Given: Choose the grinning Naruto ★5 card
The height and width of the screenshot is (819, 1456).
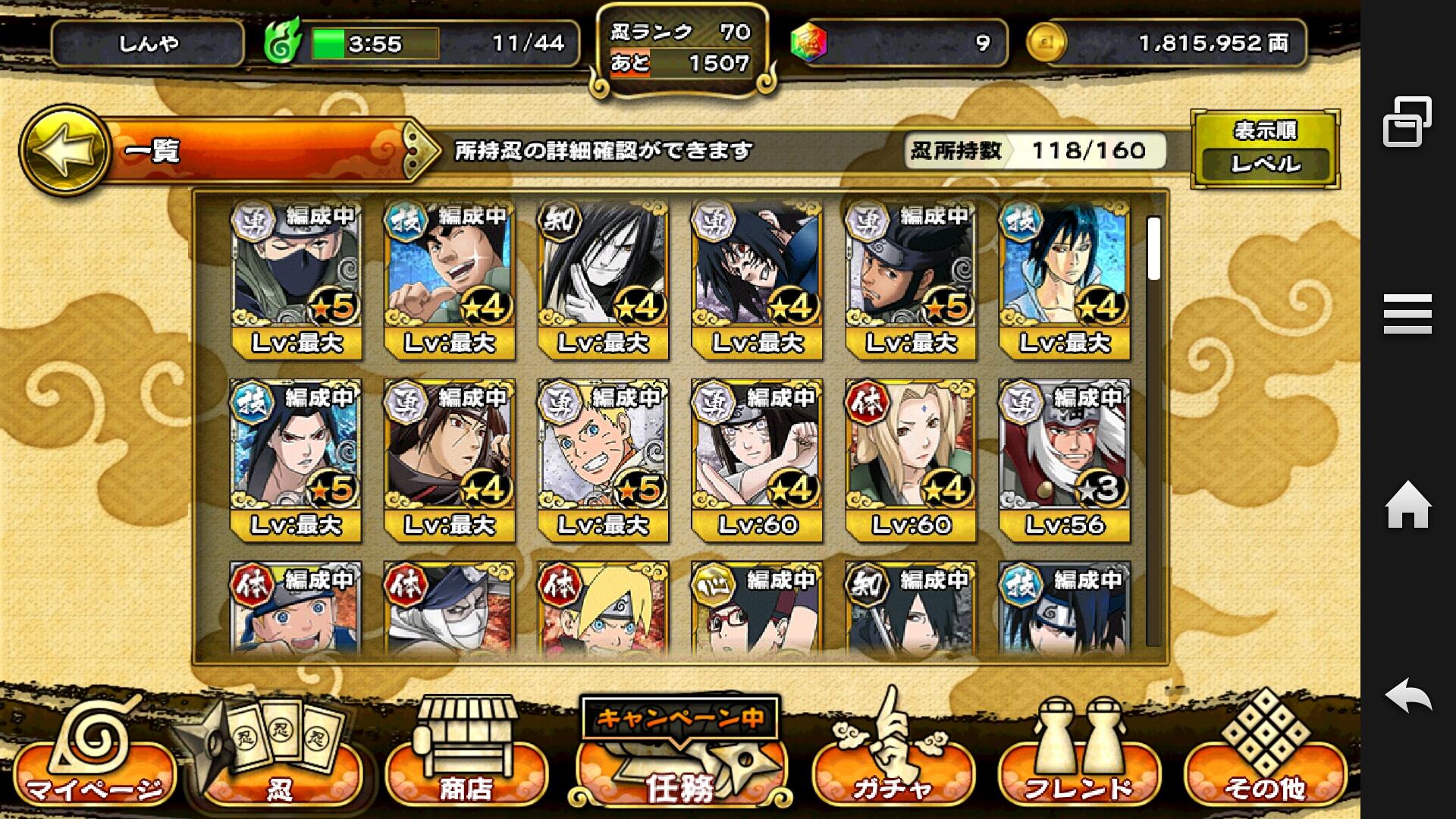Looking at the screenshot, I should (x=603, y=460).
